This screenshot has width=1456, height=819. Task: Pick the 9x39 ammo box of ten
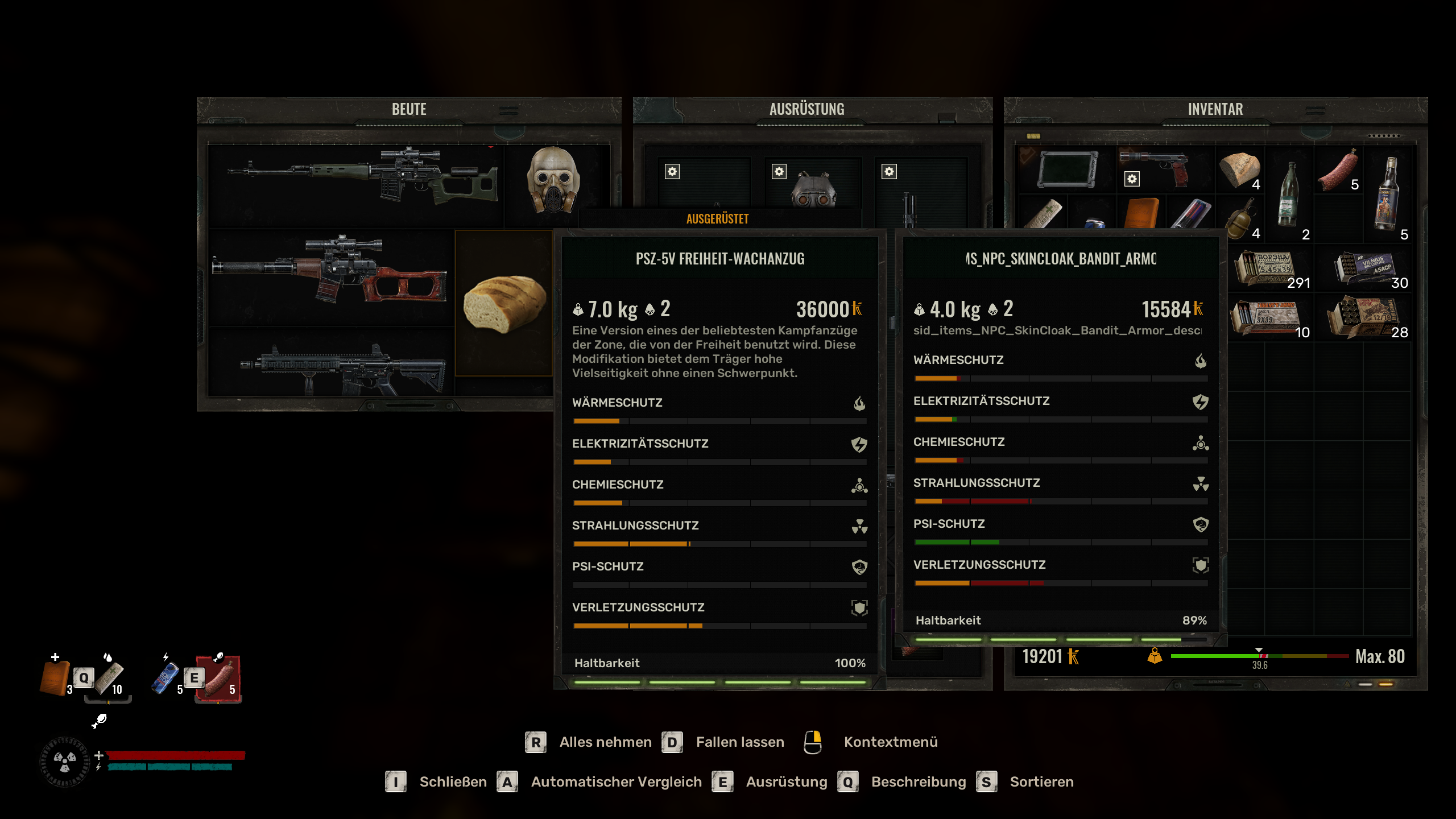[x=1269, y=317]
